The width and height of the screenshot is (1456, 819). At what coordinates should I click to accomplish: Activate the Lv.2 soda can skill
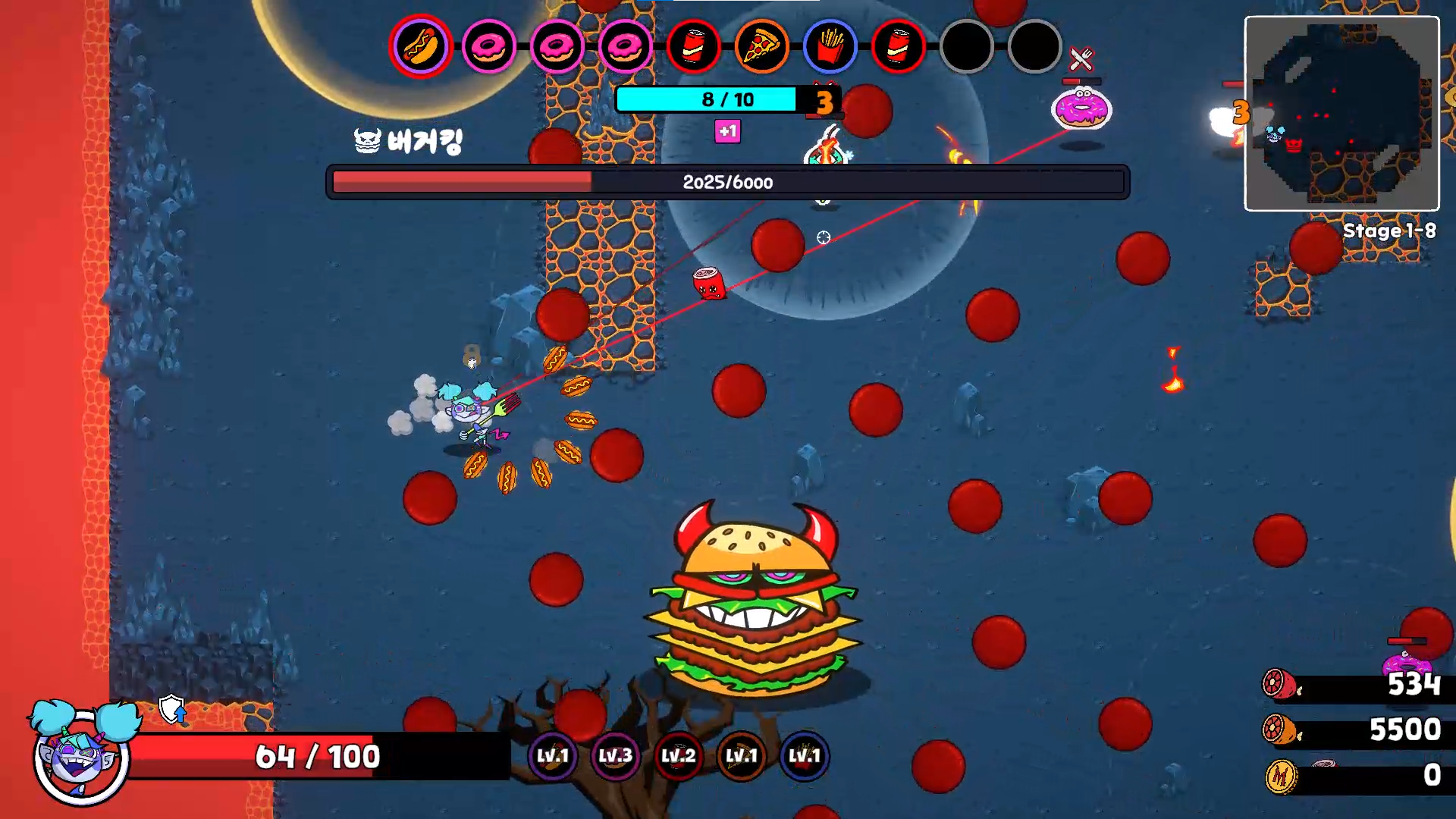coord(678,756)
